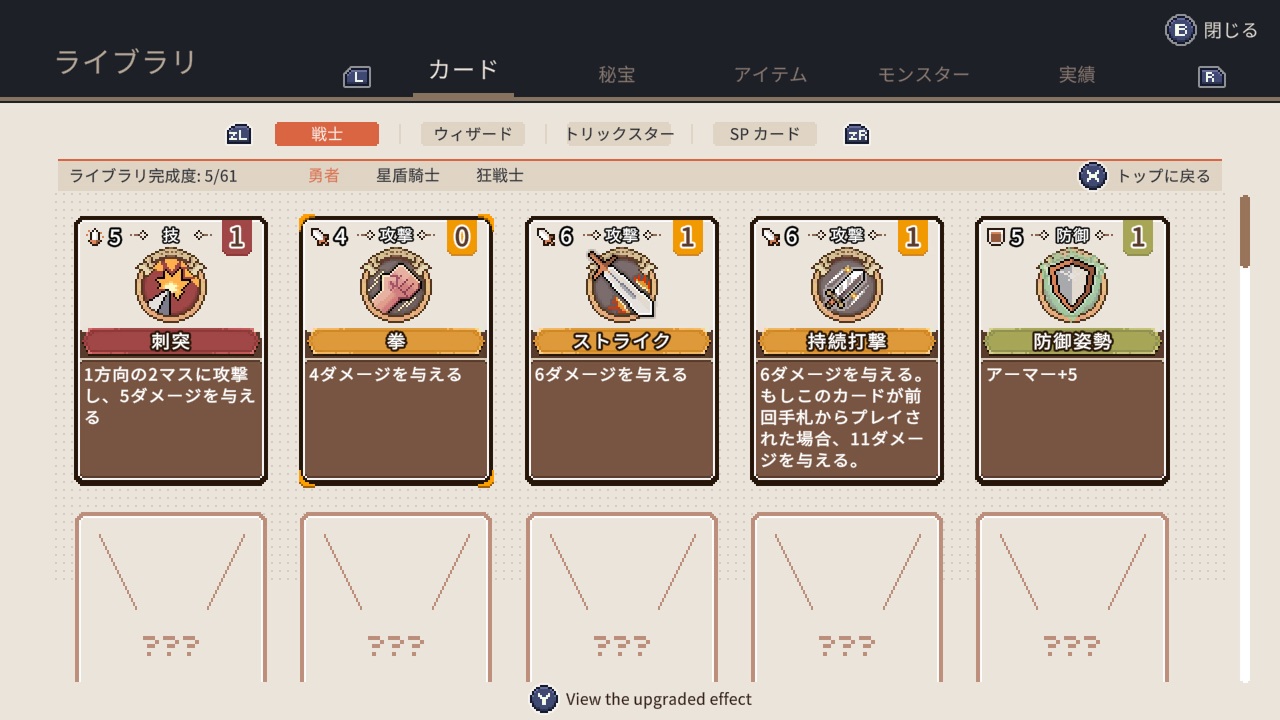Click 閉じる to close the library

[x=1228, y=29]
